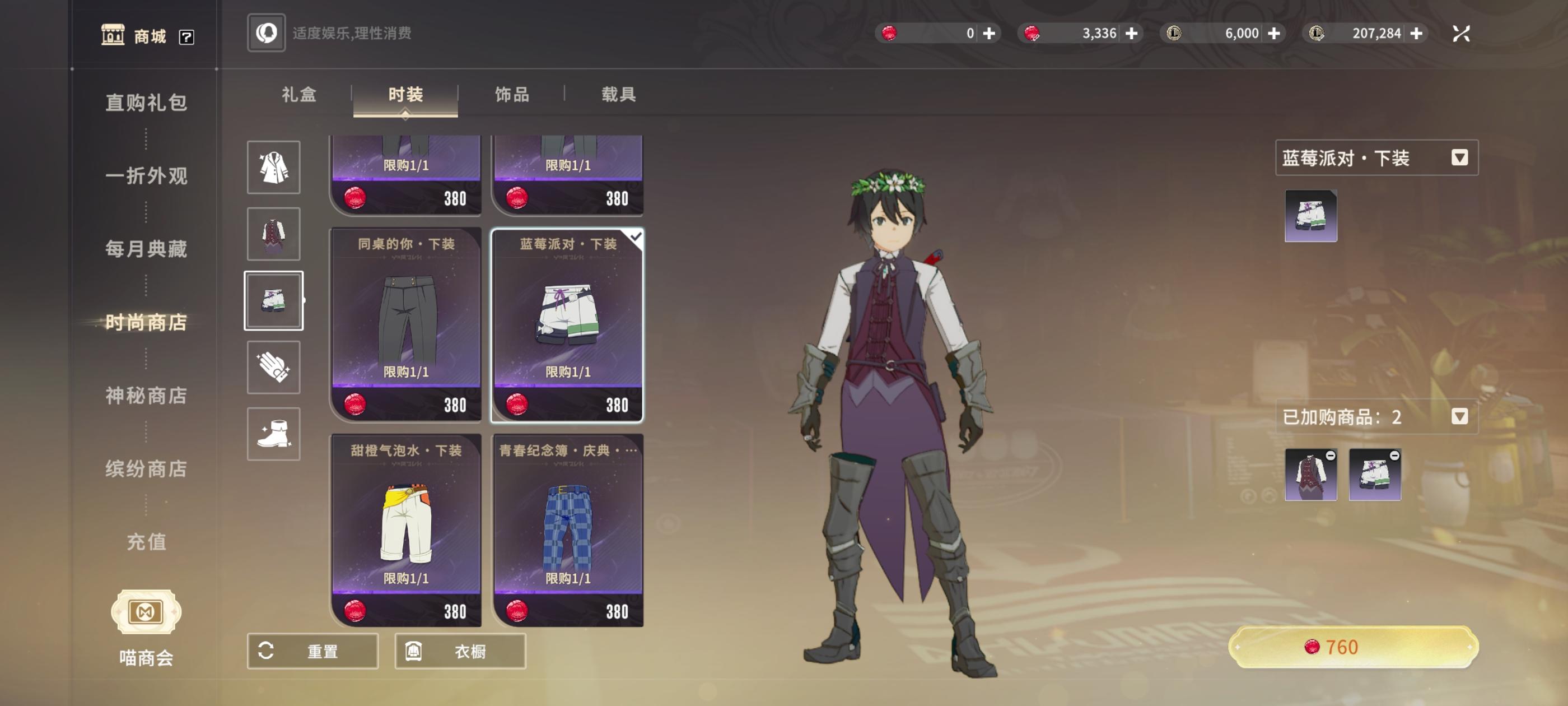Click the 重置 reset button
Image resolution: width=1568 pixels, height=706 pixels.
click(x=312, y=651)
